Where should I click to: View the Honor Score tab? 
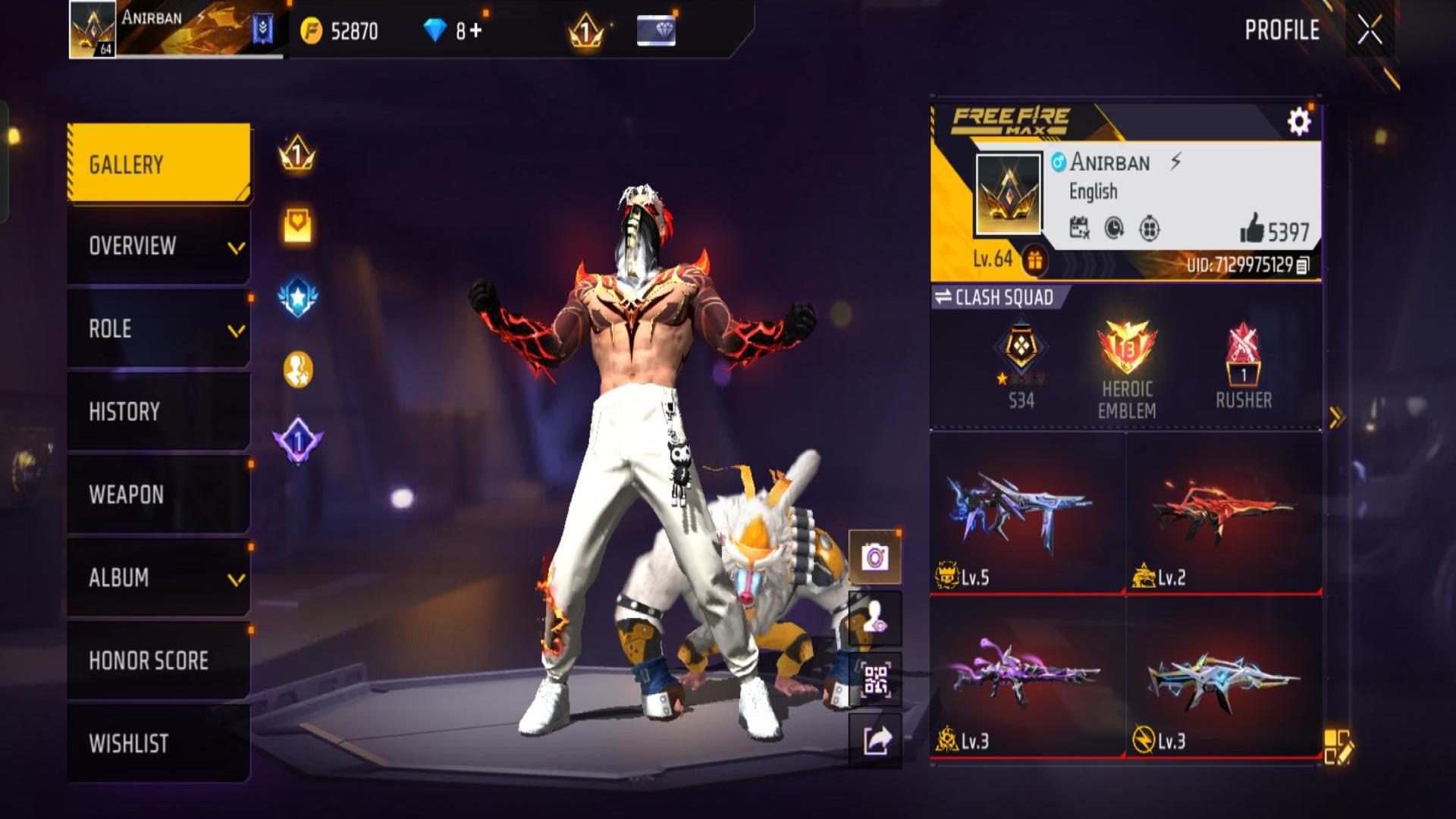coord(159,661)
